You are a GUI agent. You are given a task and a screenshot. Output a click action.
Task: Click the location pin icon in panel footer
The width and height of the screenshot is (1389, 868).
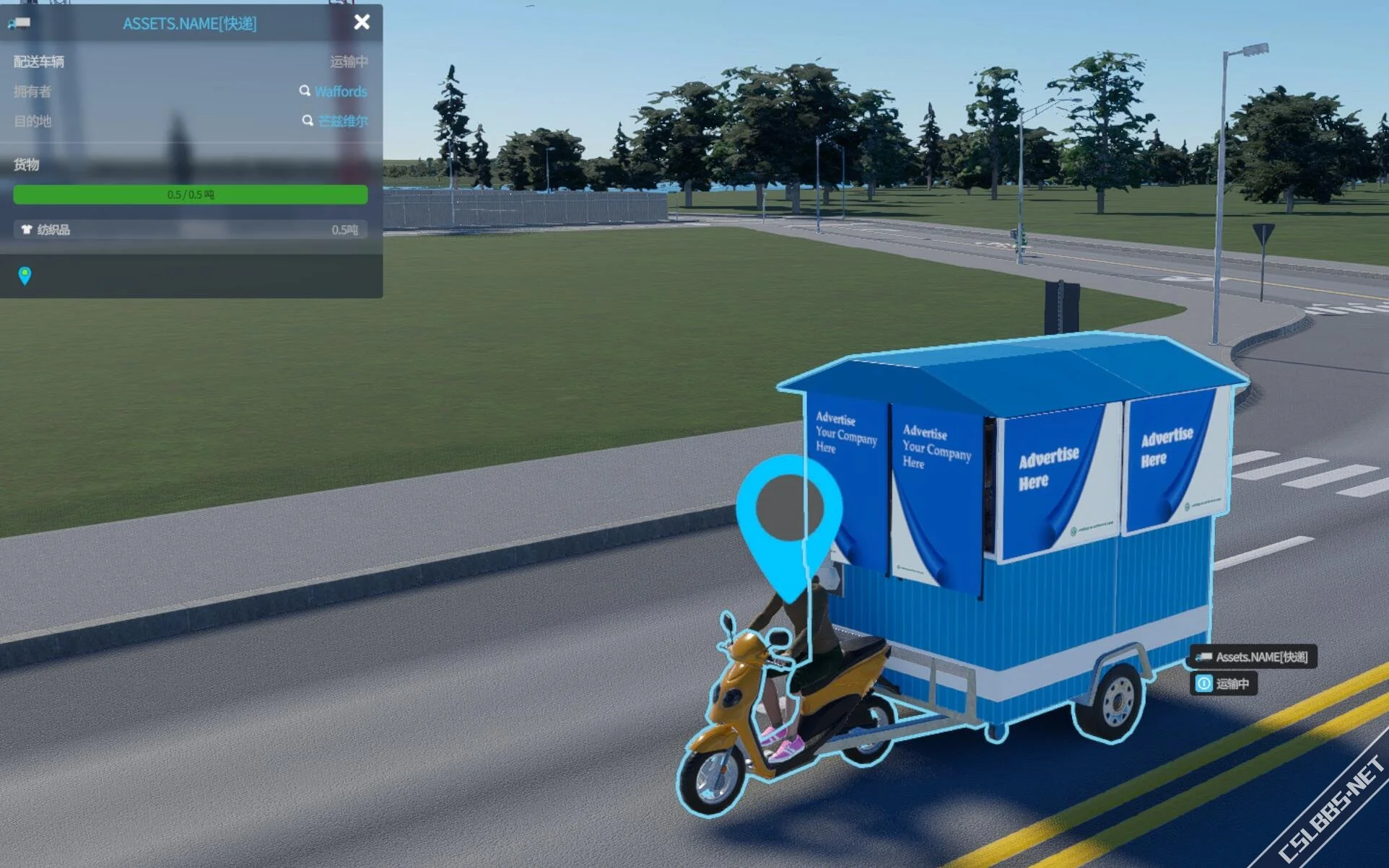point(25,275)
